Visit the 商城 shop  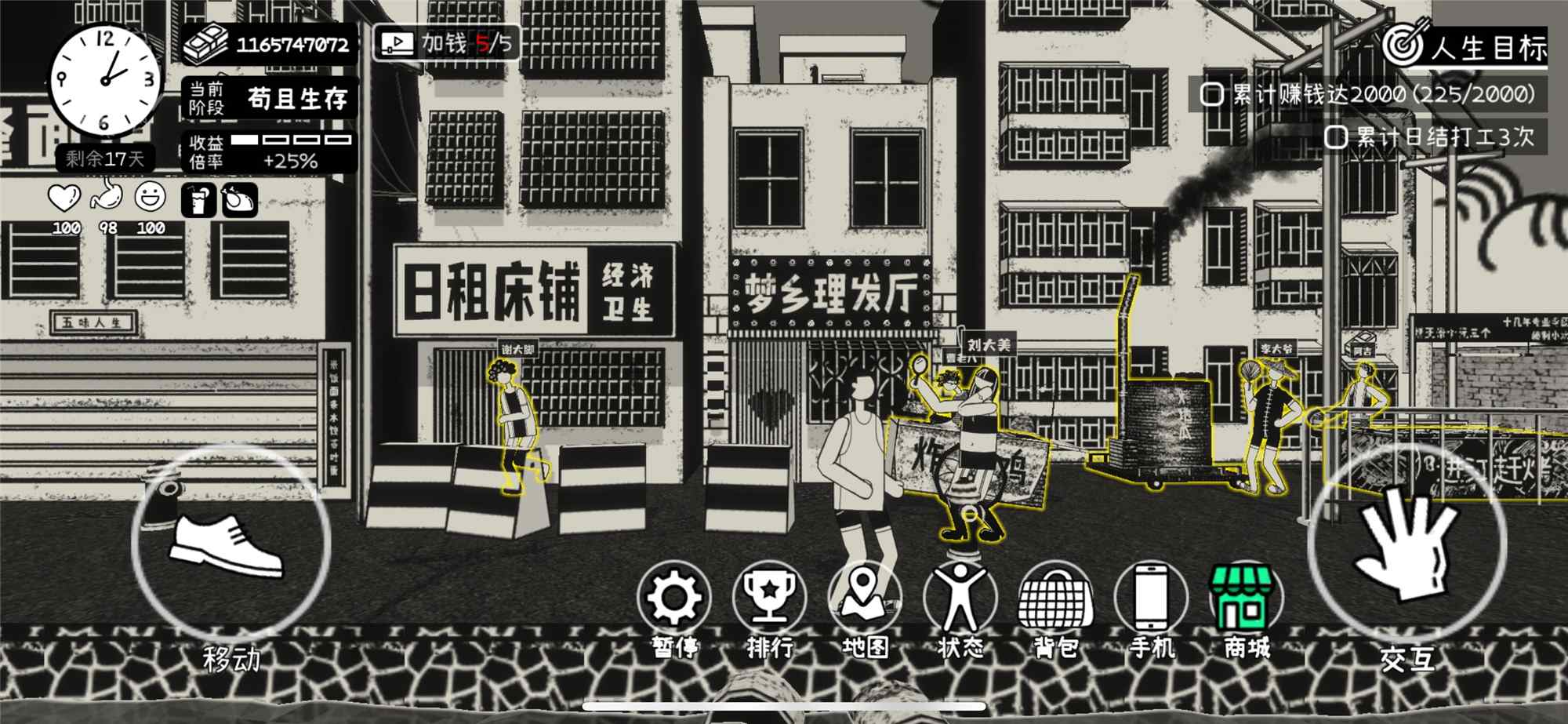[x=1247, y=600]
